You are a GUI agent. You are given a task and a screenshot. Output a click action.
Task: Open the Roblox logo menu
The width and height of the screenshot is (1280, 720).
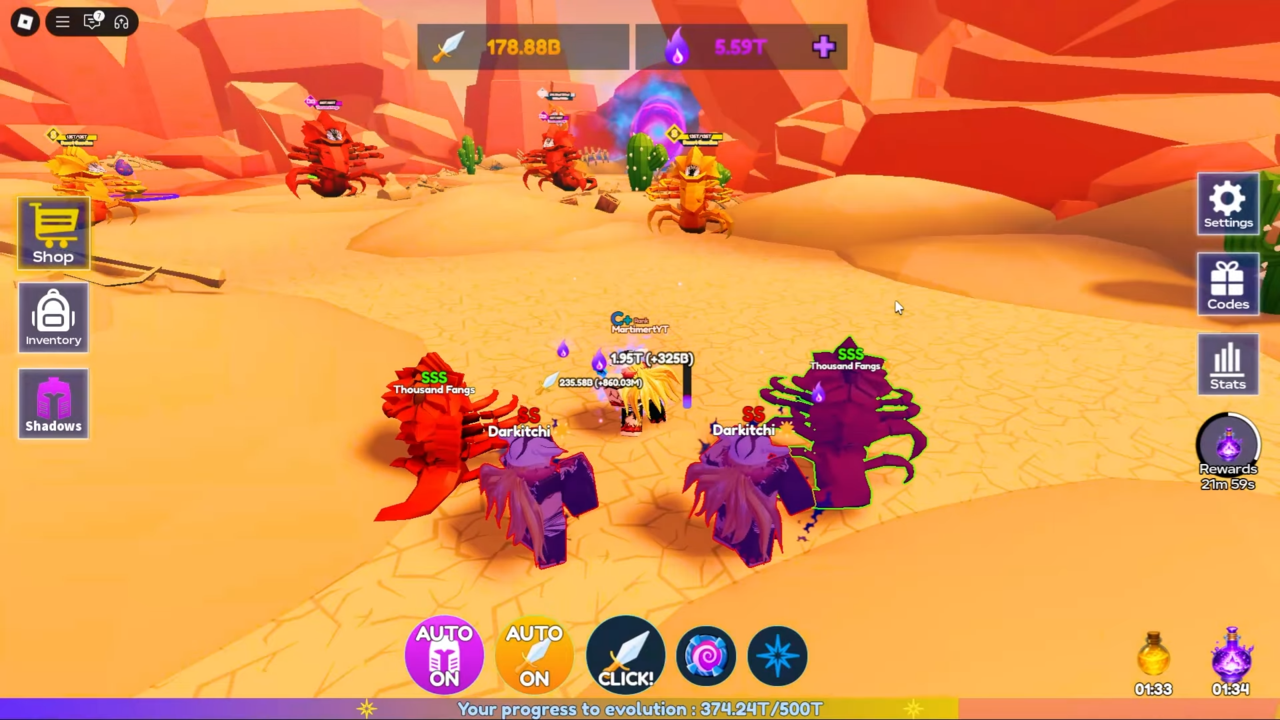25,21
